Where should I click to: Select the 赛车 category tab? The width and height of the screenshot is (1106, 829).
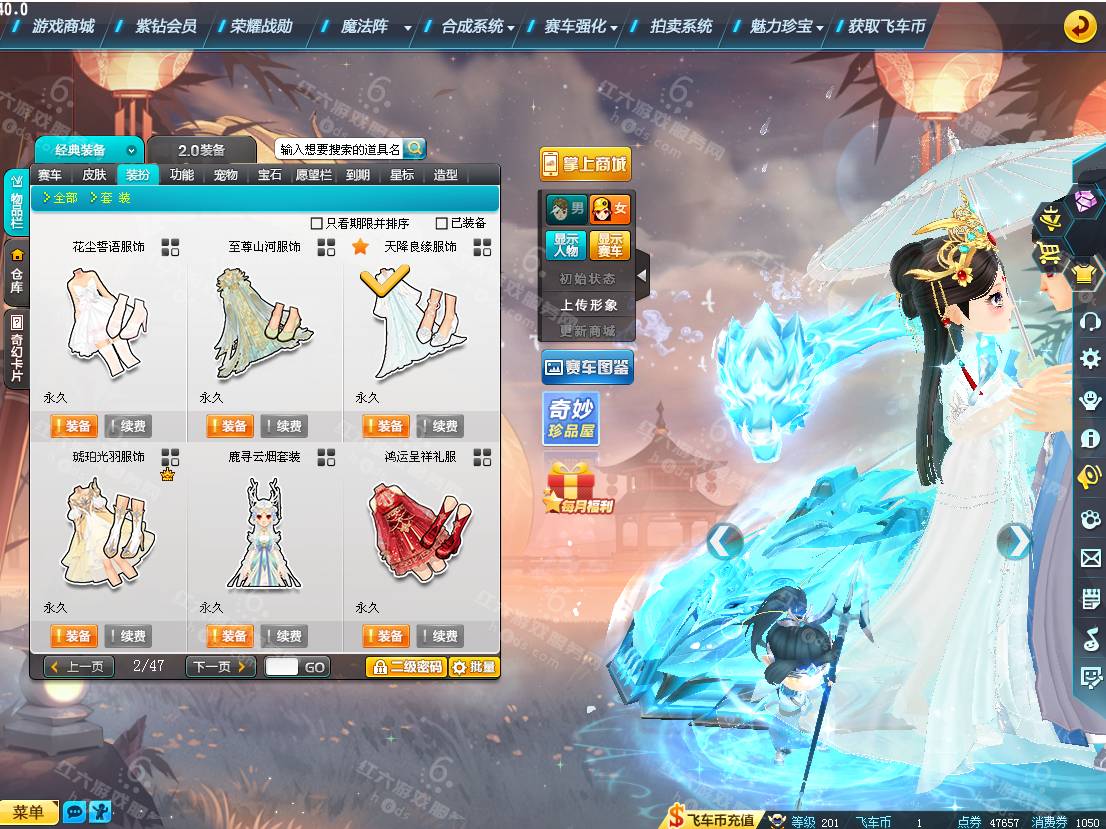coord(50,175)
